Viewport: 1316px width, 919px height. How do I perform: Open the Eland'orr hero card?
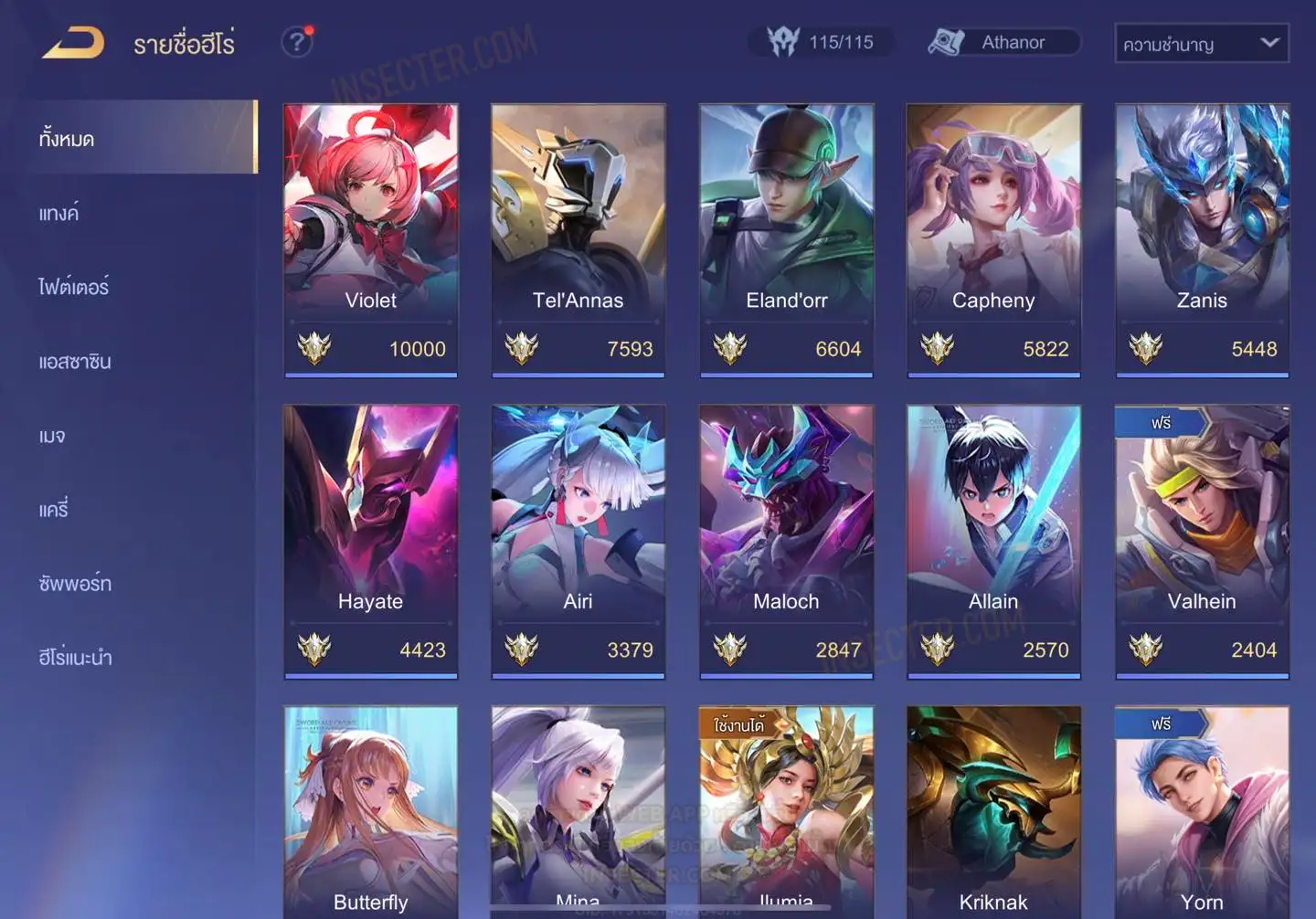tap(786, 239)
